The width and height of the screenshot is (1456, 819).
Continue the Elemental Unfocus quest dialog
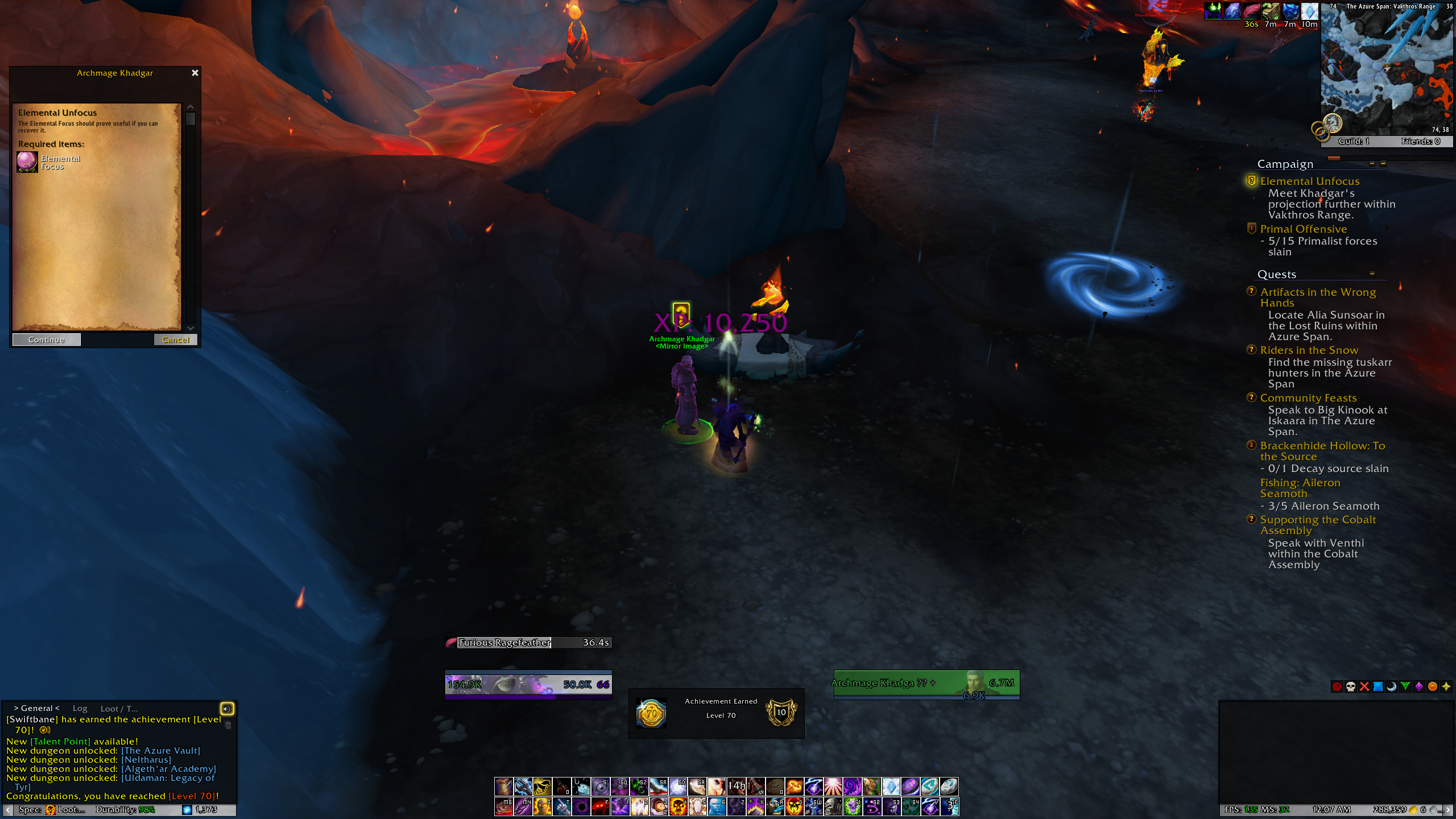tap(47, 340)
